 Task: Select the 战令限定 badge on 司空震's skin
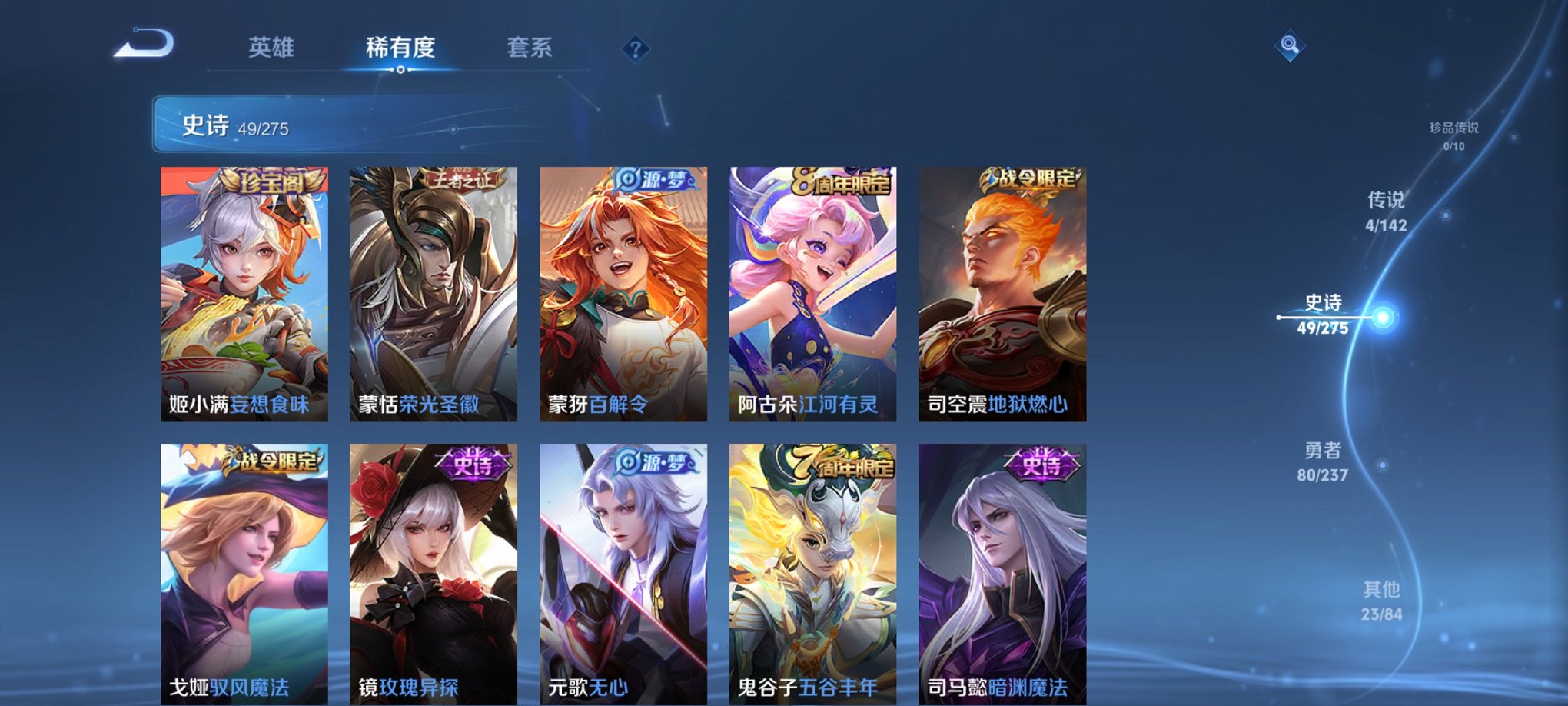tap(1033, 179)
